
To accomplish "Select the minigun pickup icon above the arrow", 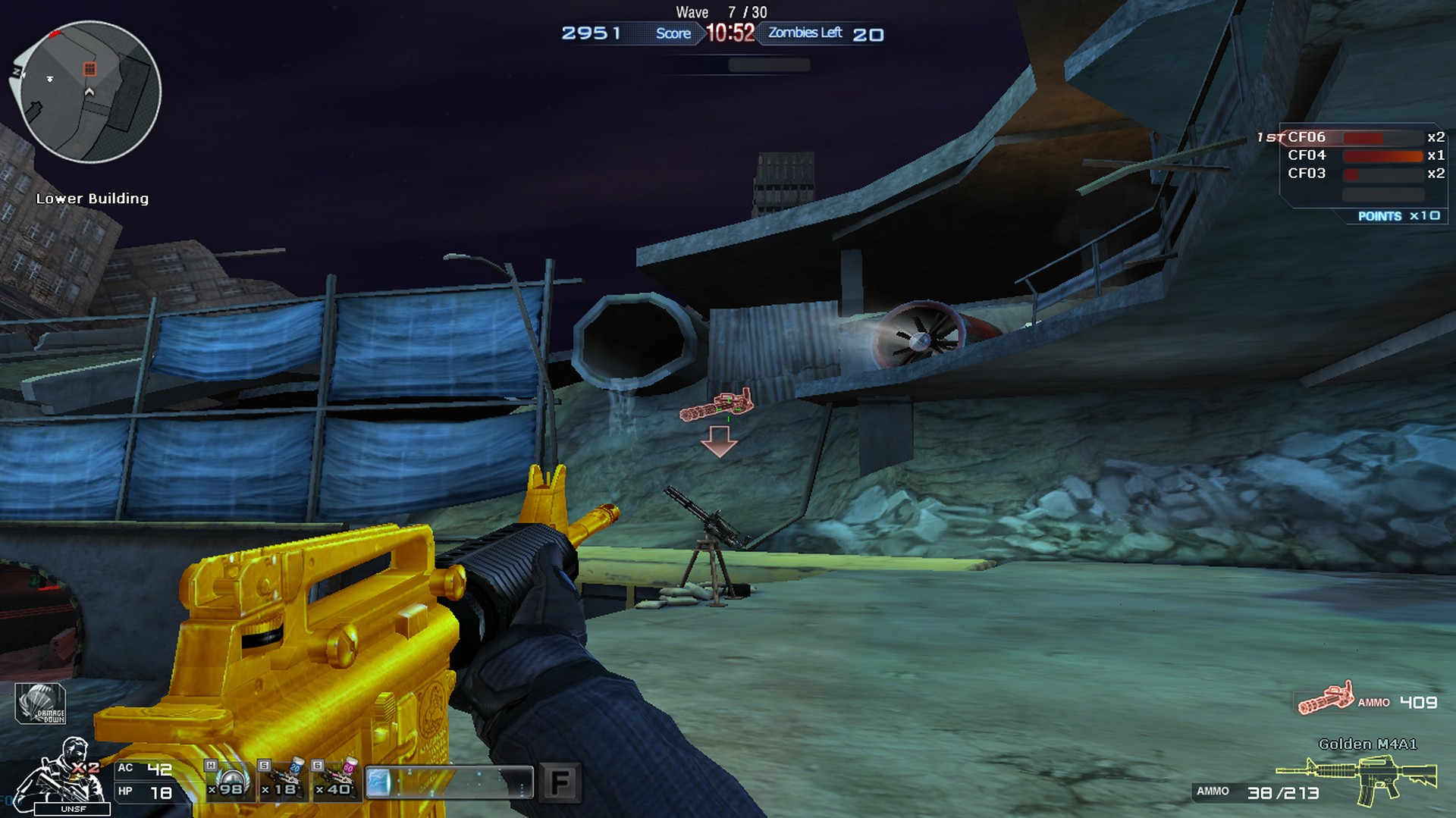I will tap(717, 406).
